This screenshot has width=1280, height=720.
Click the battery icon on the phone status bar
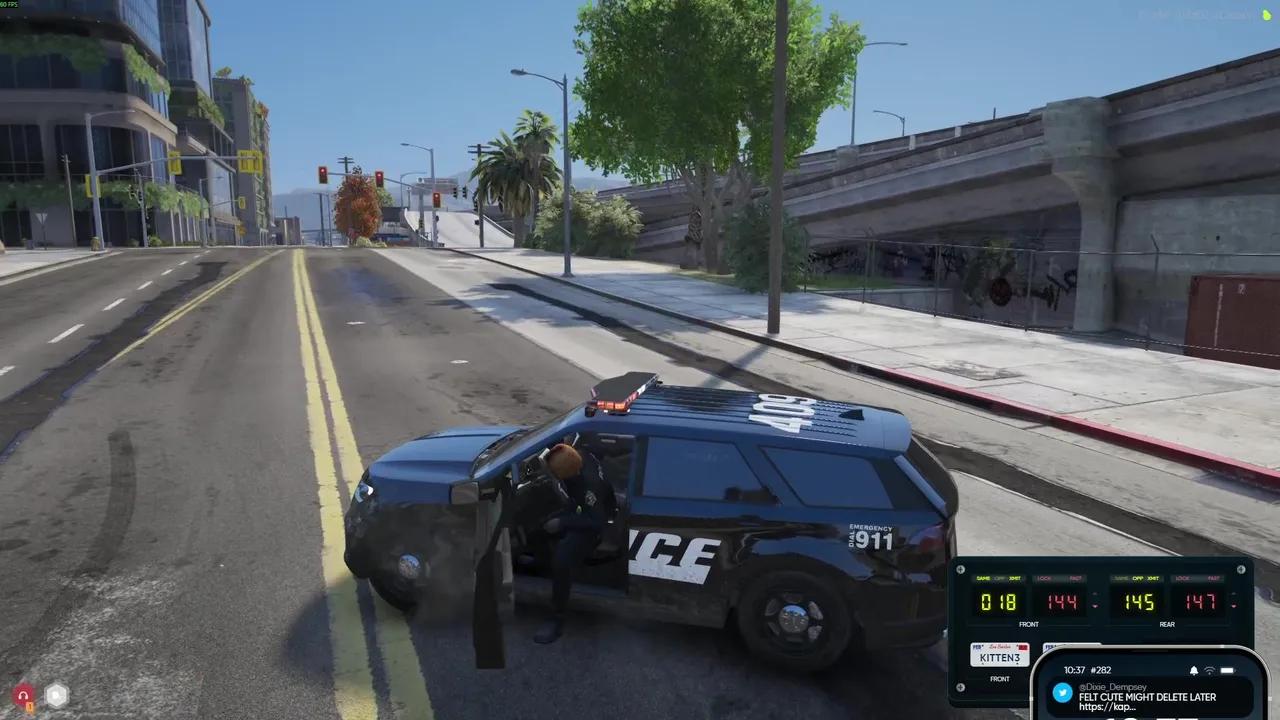click(x=1225, y=670)
